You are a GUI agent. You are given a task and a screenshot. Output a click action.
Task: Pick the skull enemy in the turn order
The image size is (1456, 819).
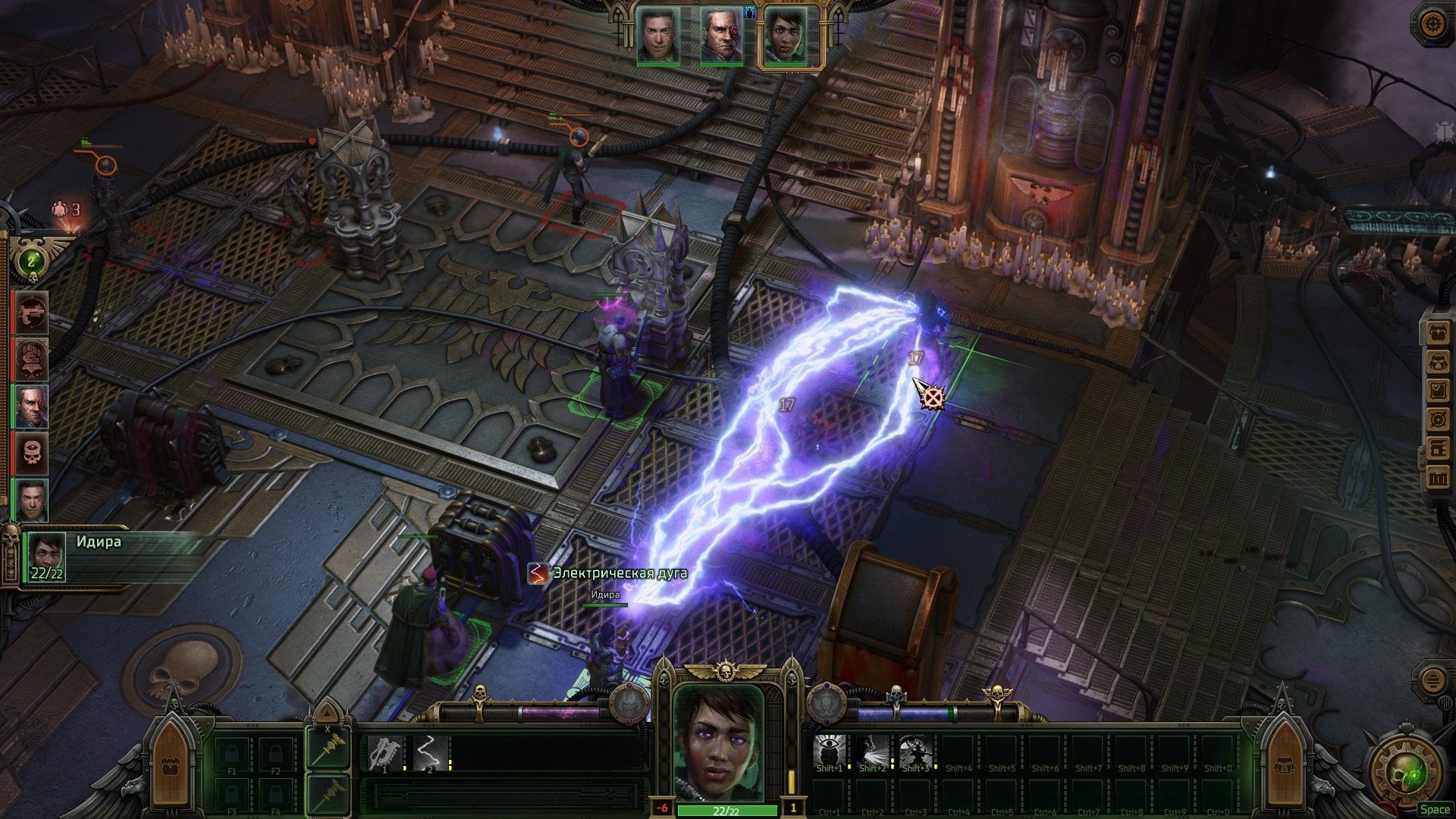point(32,453)
